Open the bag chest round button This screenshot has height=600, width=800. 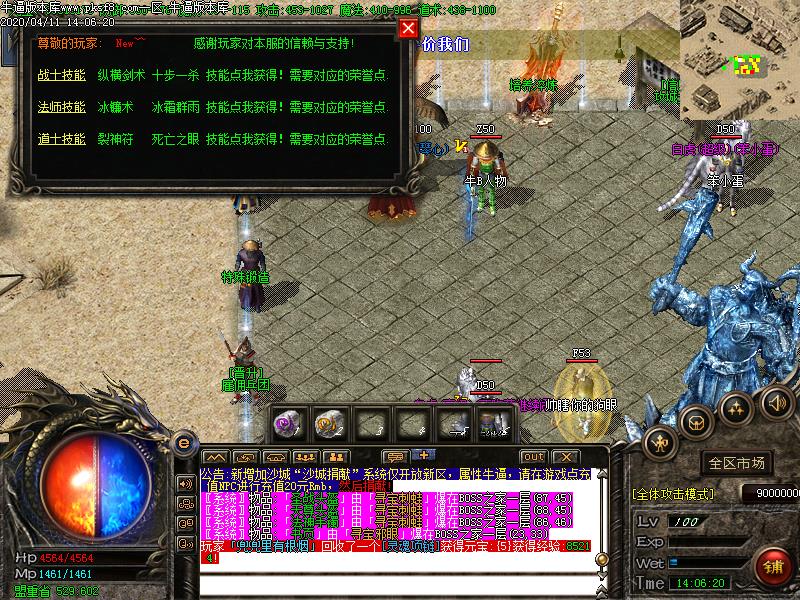pos(696,421)
